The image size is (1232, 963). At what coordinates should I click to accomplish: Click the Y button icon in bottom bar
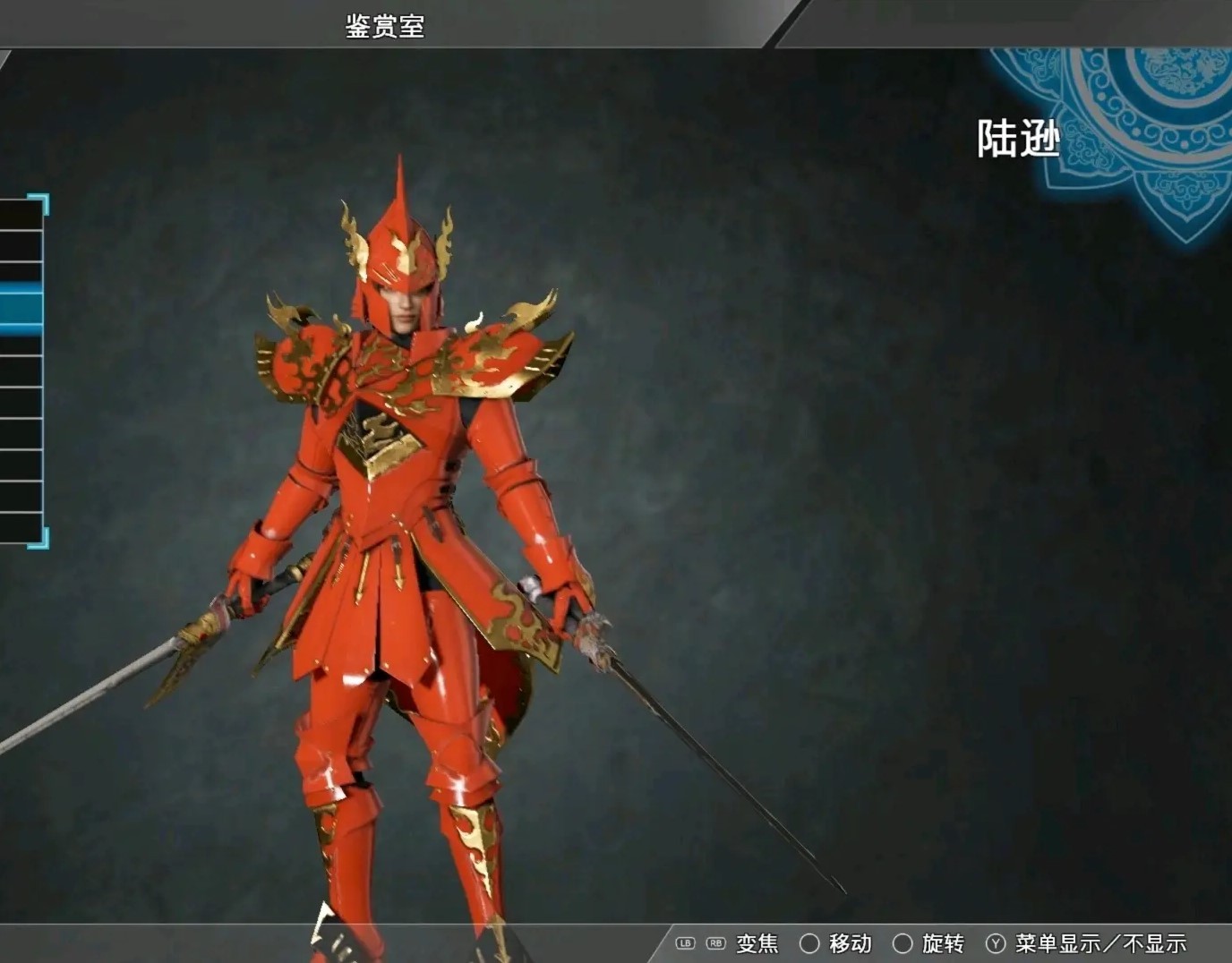tap(994, 943)
